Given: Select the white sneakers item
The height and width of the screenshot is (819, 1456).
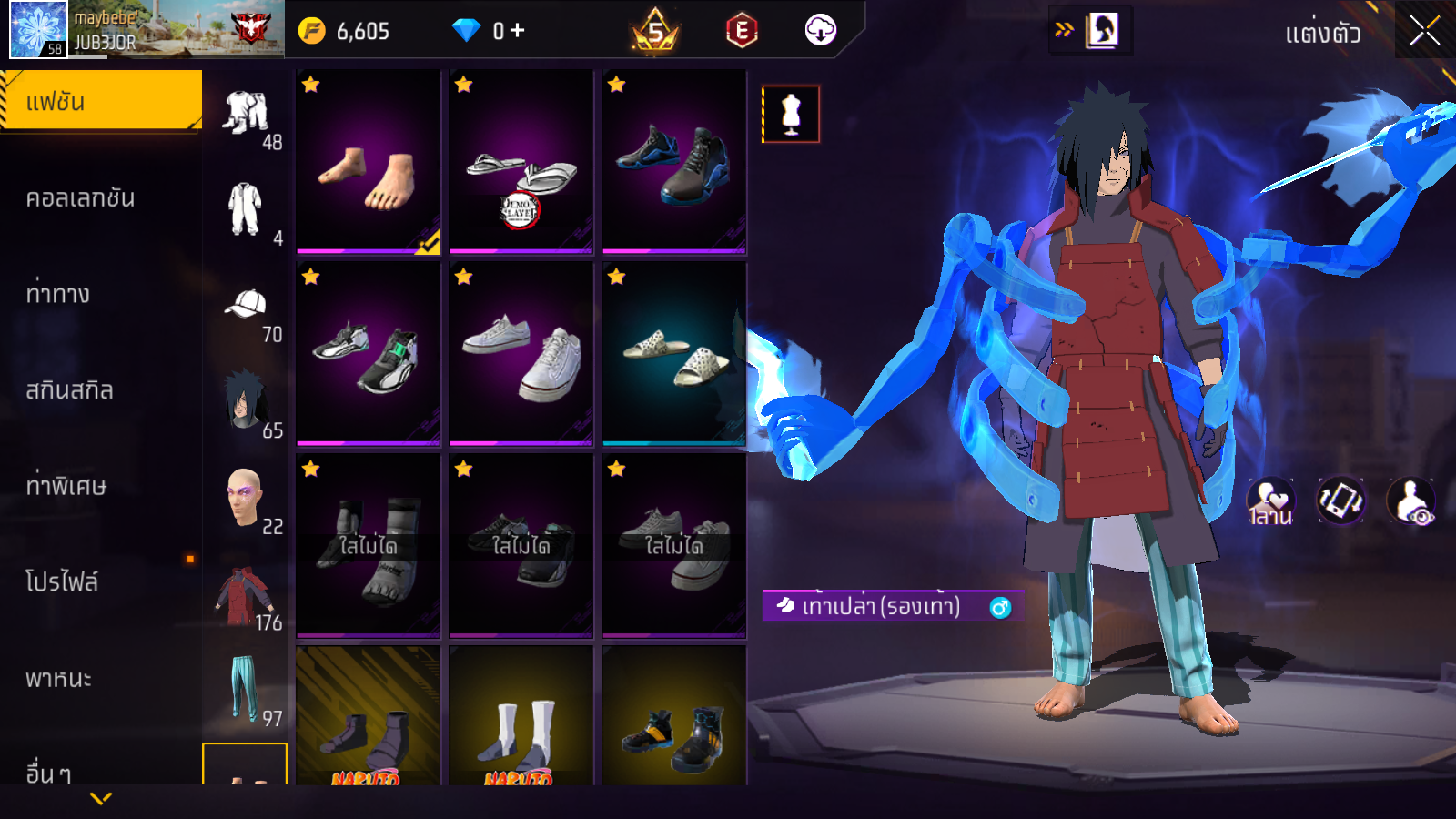Looking at the screenshot, I should tap(521, 354).
